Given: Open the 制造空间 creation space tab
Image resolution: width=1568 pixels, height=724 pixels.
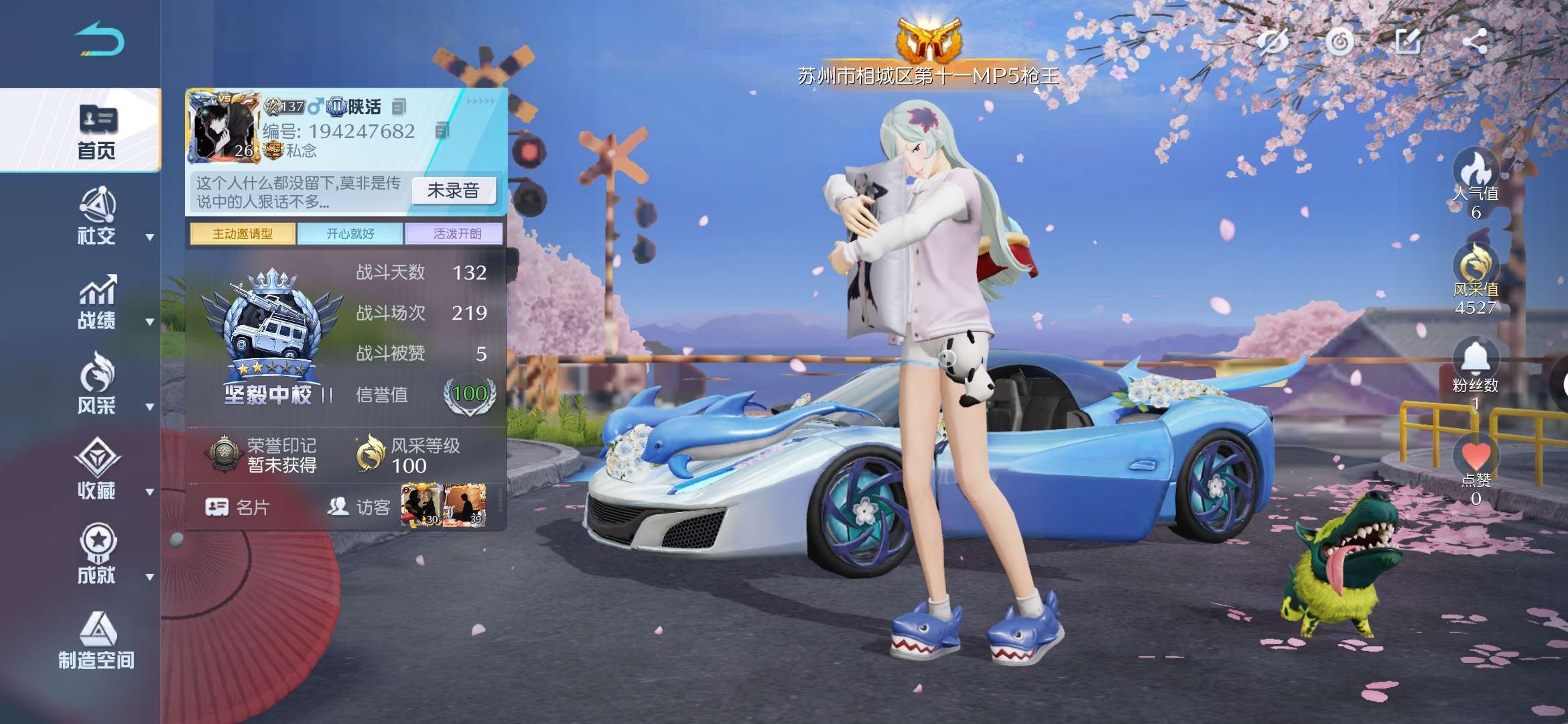Looking at the screenshot, I should (96, 641).
